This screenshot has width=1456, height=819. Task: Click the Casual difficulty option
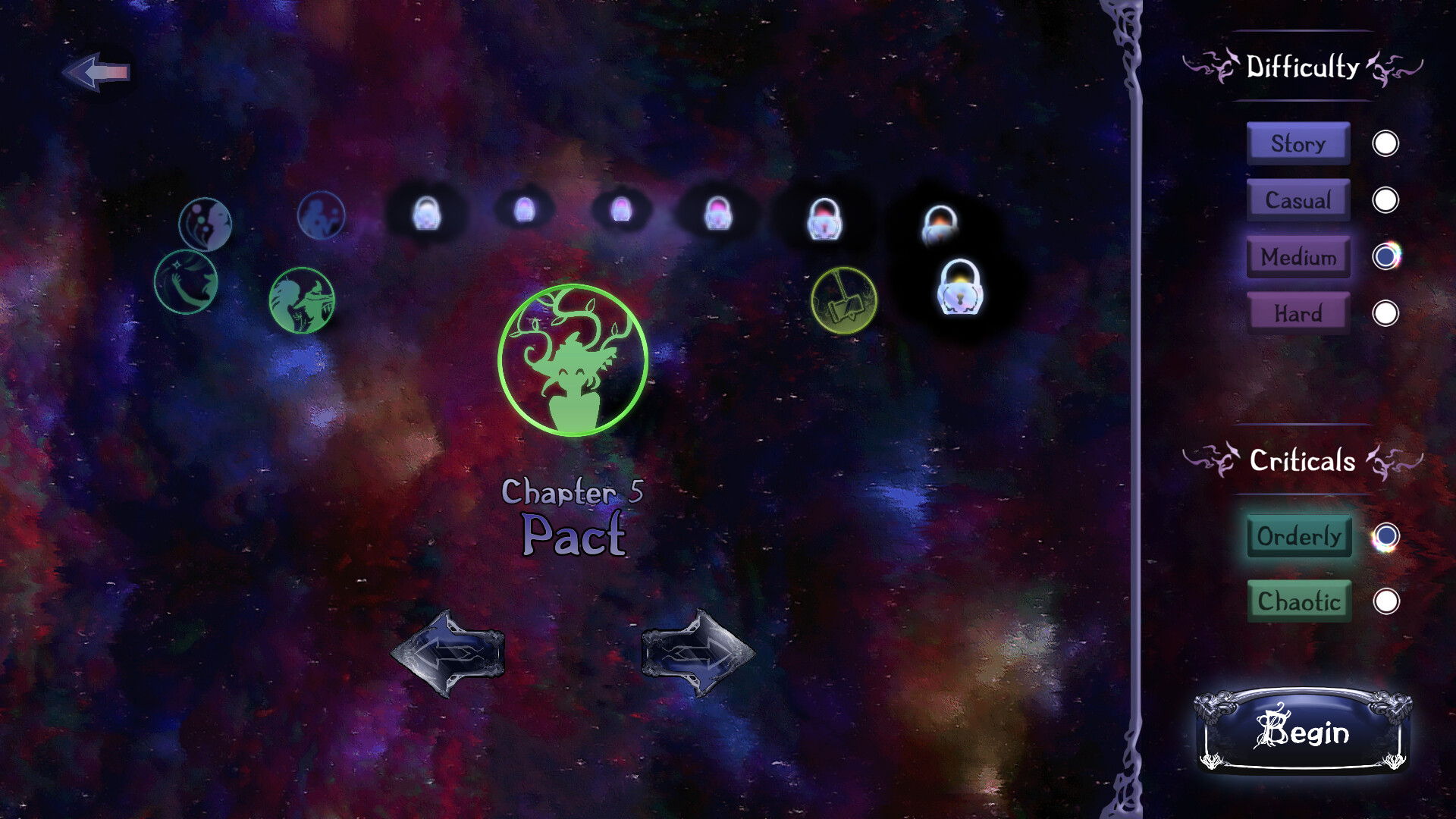coord(1298,200)
